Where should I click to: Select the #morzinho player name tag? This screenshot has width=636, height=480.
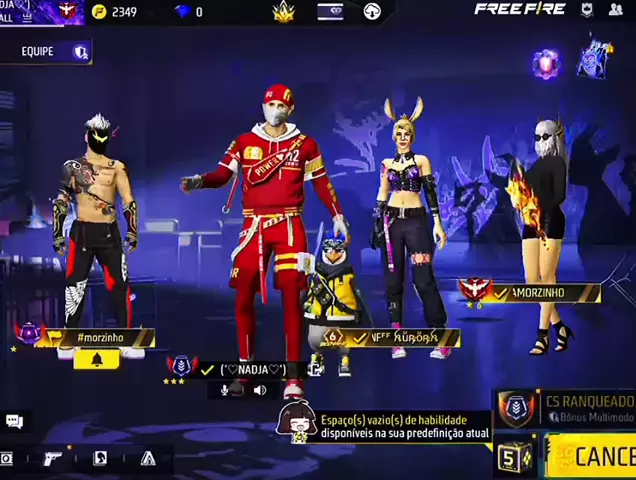100,338
